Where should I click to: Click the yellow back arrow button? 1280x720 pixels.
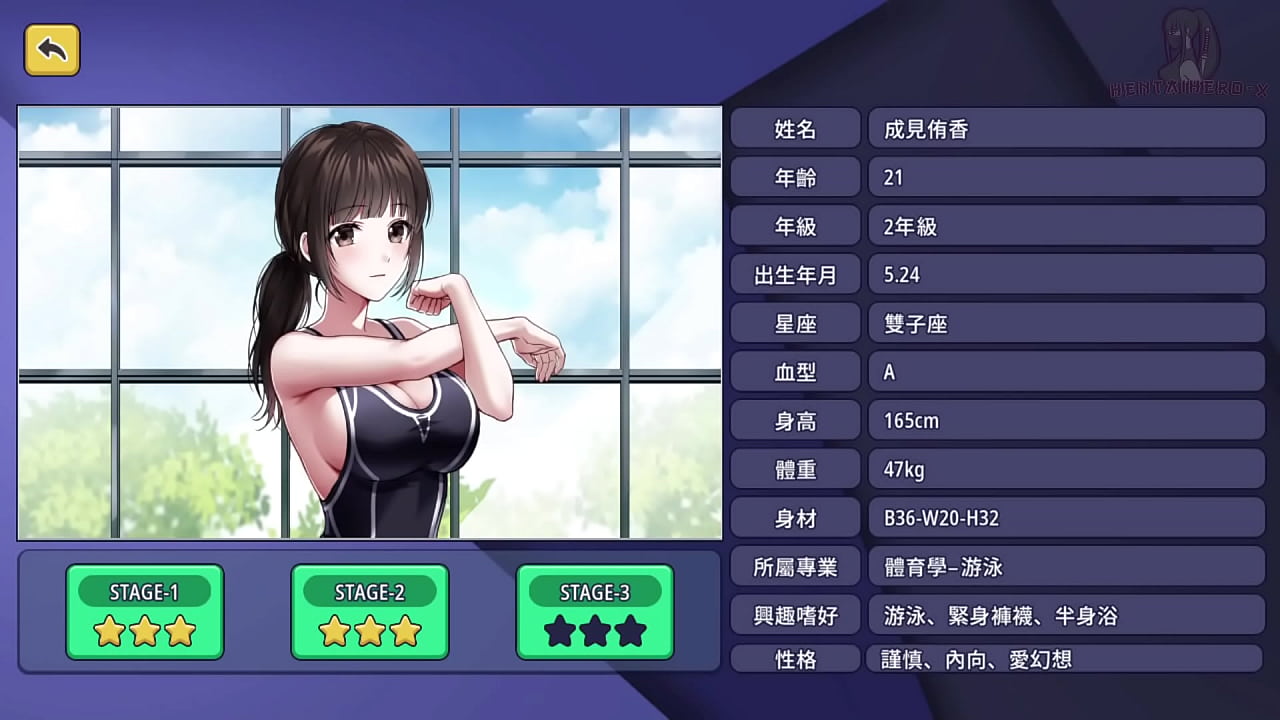tap(51, 51)
